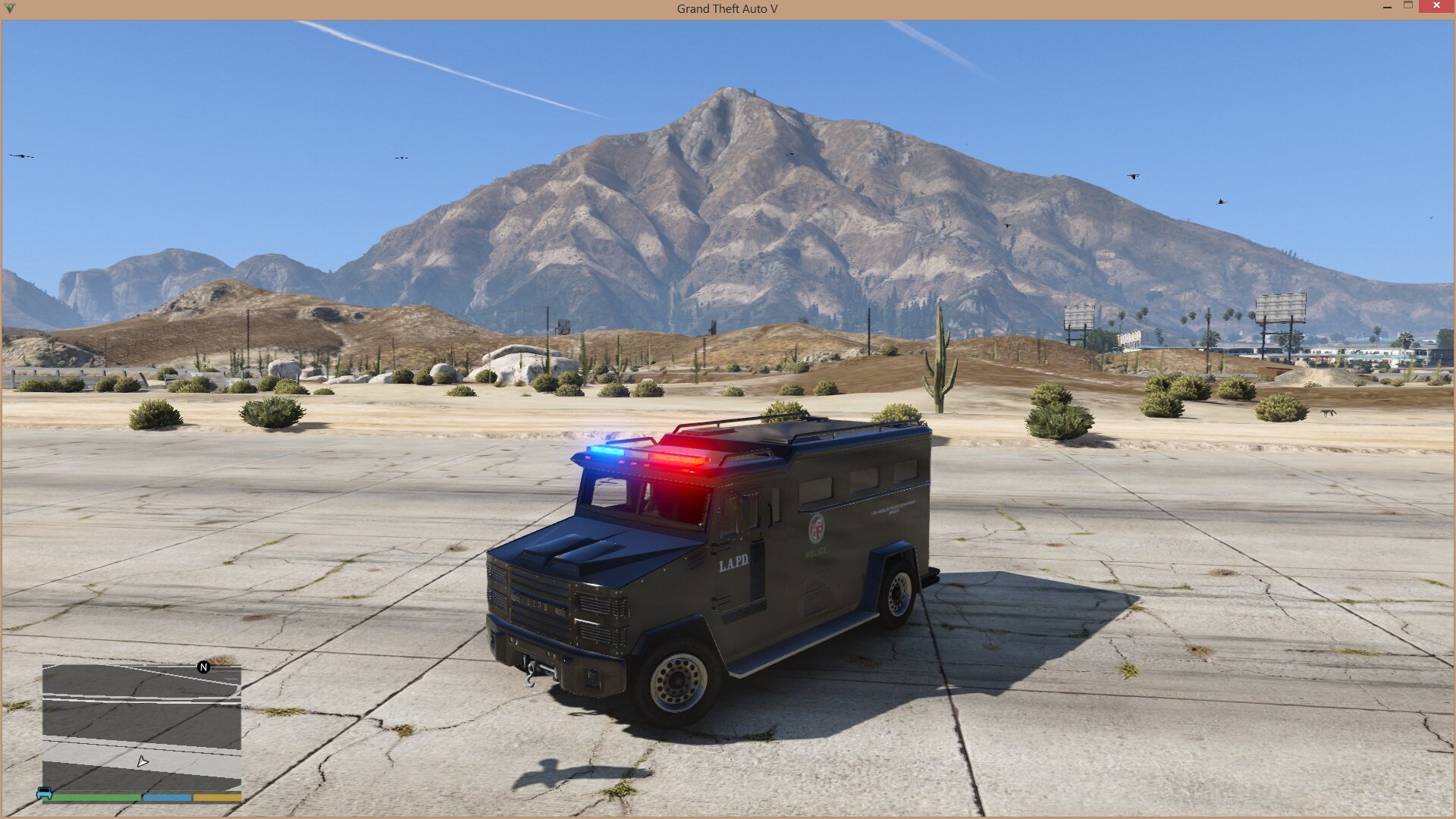
Task: Click the minimap radar
Action: coord(142,728)
